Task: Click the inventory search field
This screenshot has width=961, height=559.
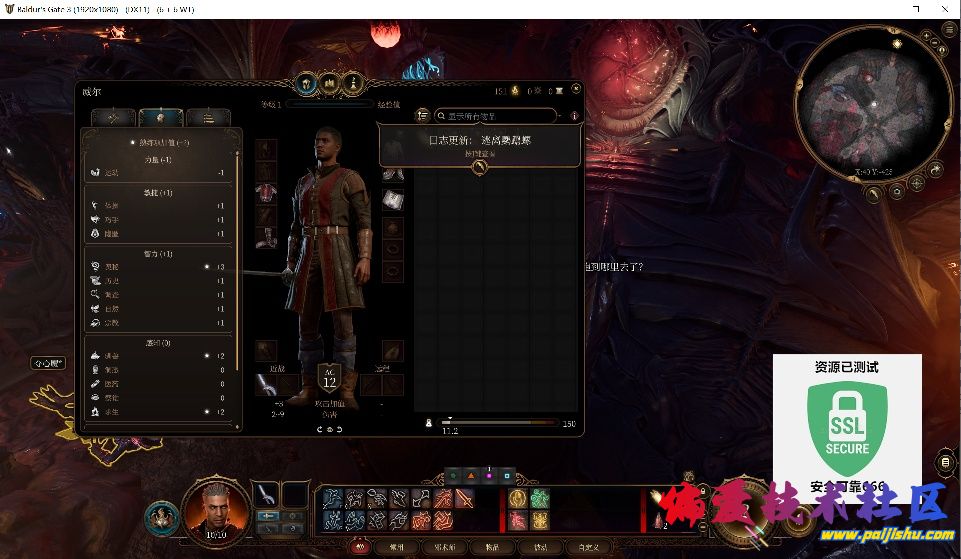Action: pyautogui.click(x=493, y=116)
